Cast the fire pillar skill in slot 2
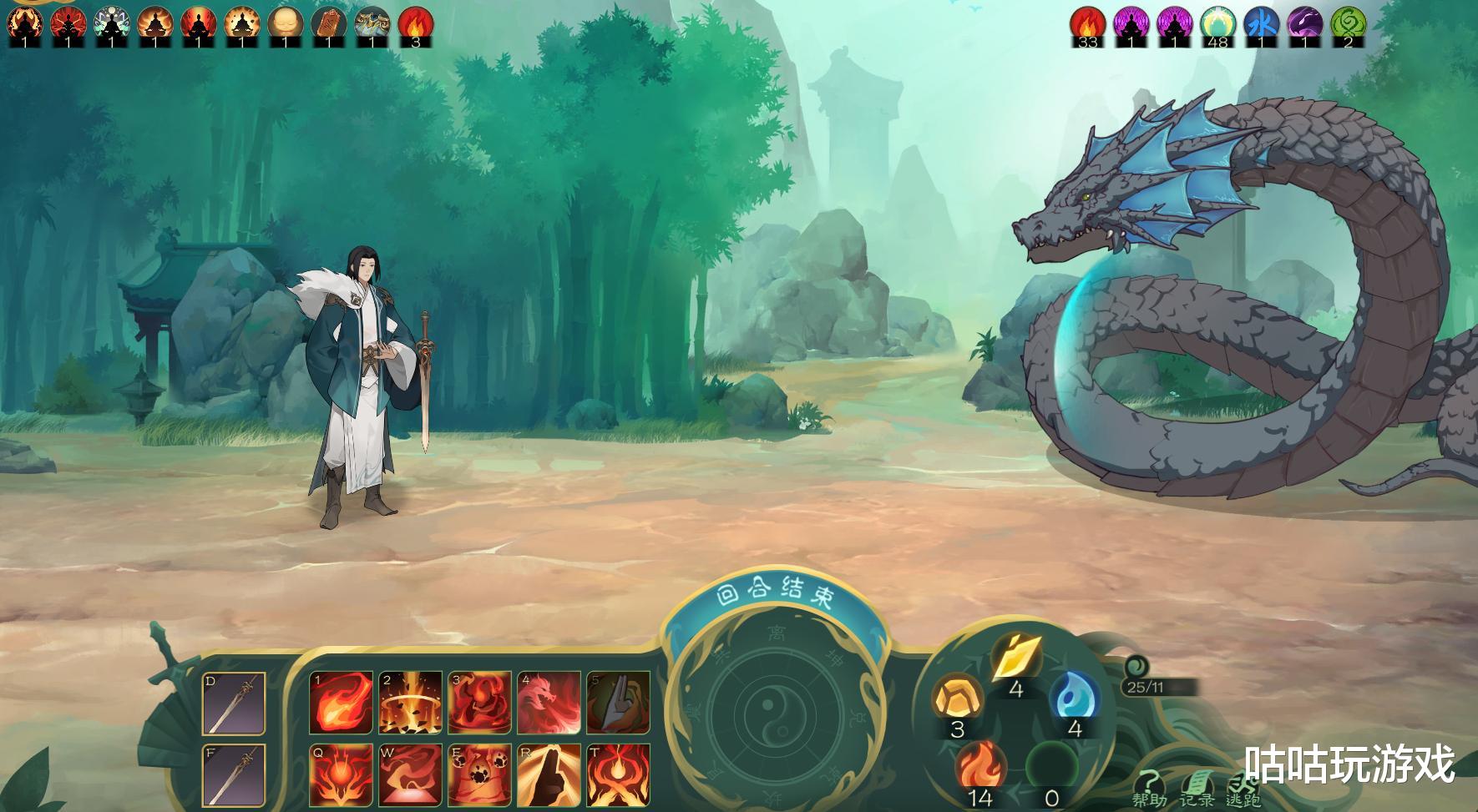 410,703
